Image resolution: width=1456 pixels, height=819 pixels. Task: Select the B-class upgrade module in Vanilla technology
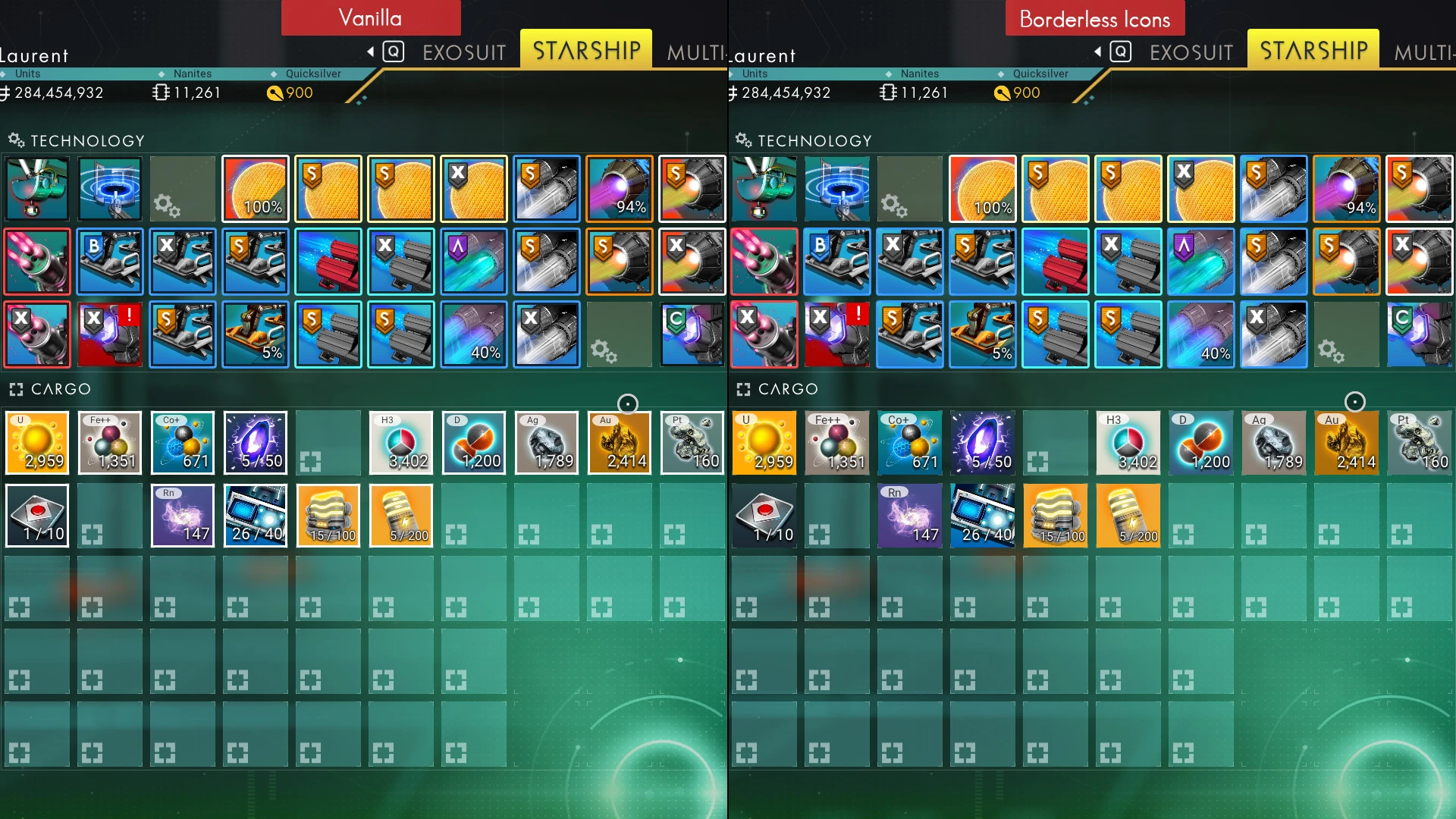[110, 262]
